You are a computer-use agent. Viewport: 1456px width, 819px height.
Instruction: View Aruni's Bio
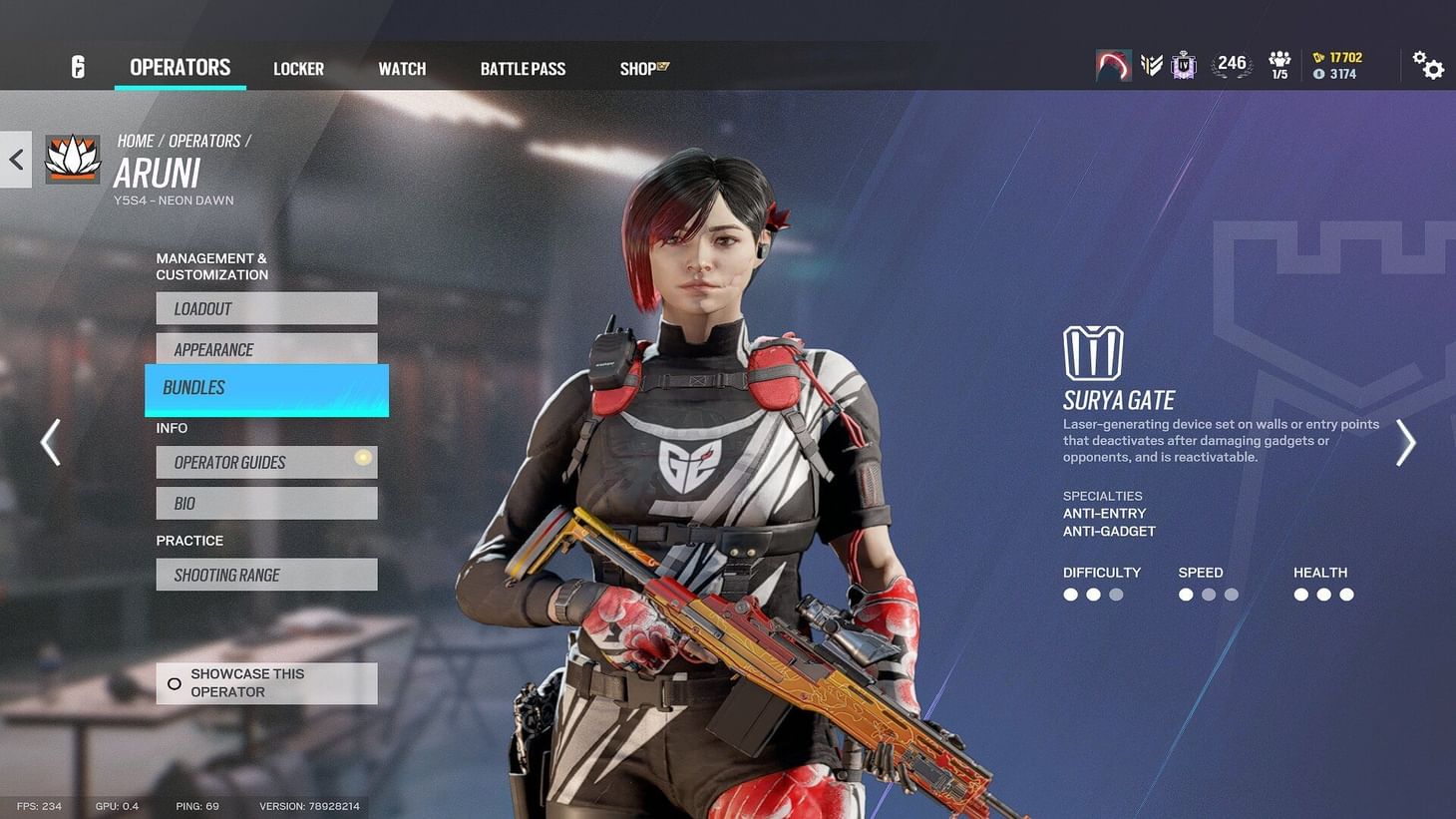(x=265, y=503)
